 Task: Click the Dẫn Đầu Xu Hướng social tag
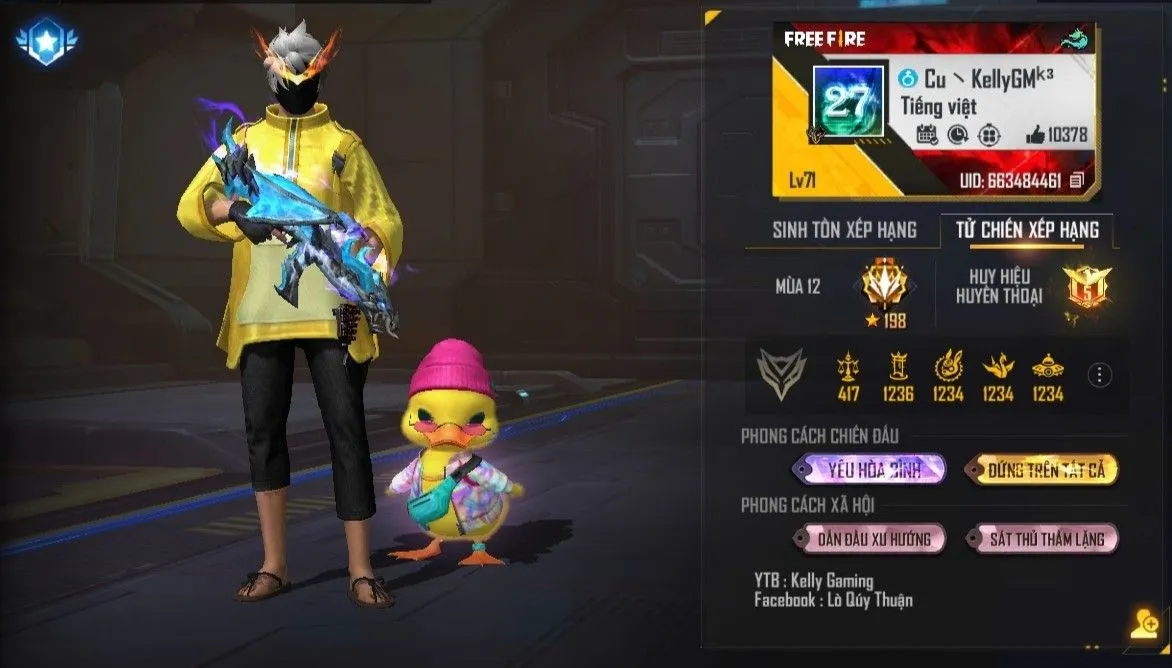tap(868, 539)
